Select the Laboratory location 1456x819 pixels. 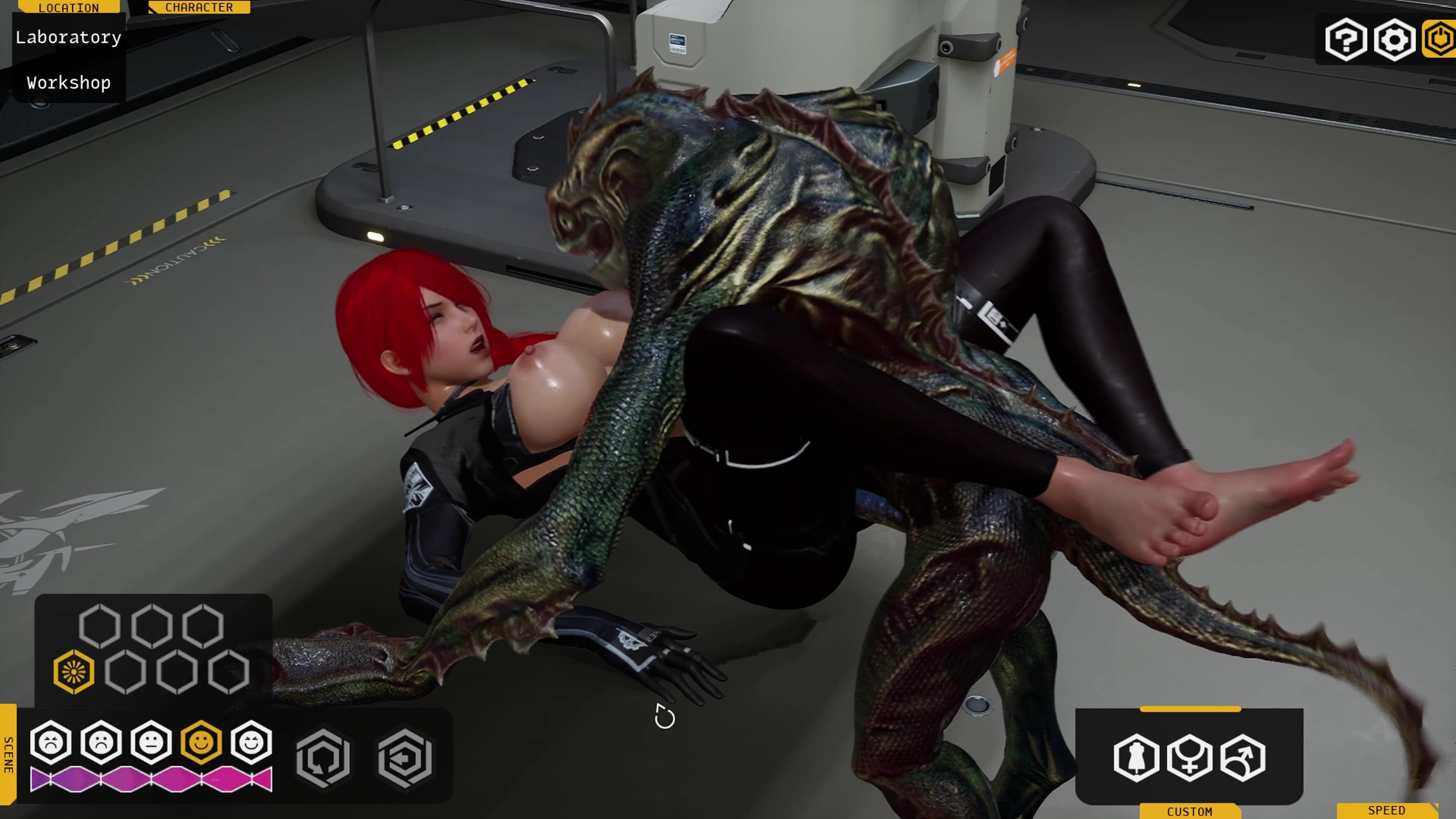click(68, 38)
